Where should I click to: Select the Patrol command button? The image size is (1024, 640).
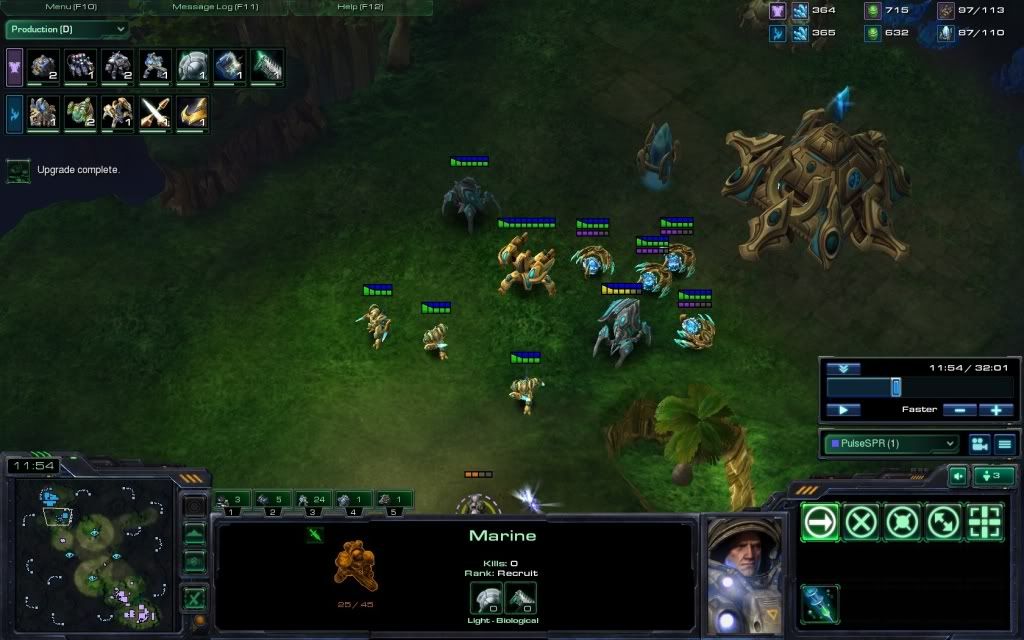click(943, 521)
